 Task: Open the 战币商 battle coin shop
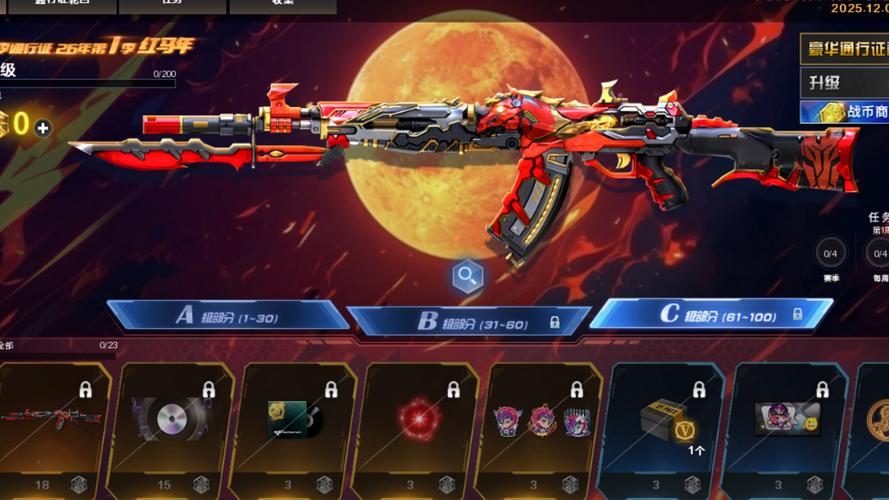pos(845,112)
